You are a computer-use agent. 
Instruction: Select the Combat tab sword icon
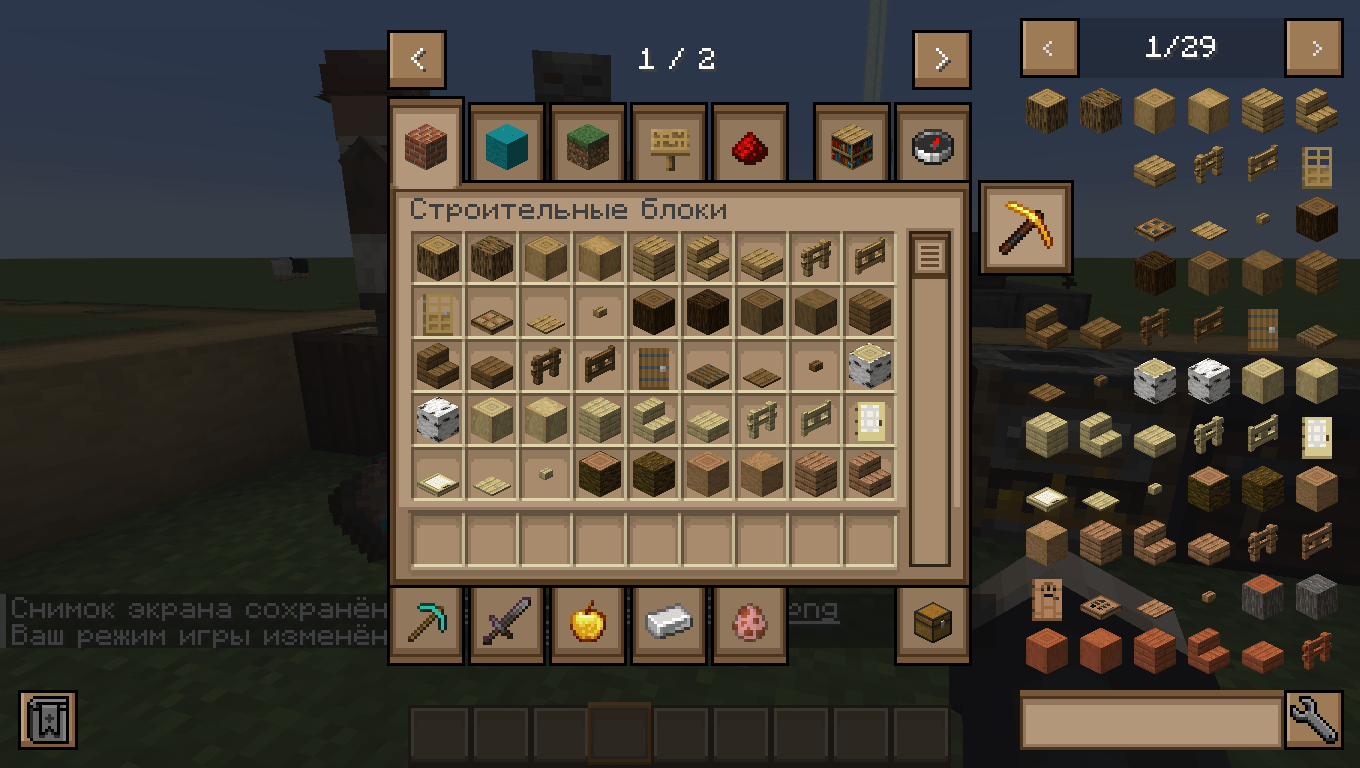tap(506, 622)
